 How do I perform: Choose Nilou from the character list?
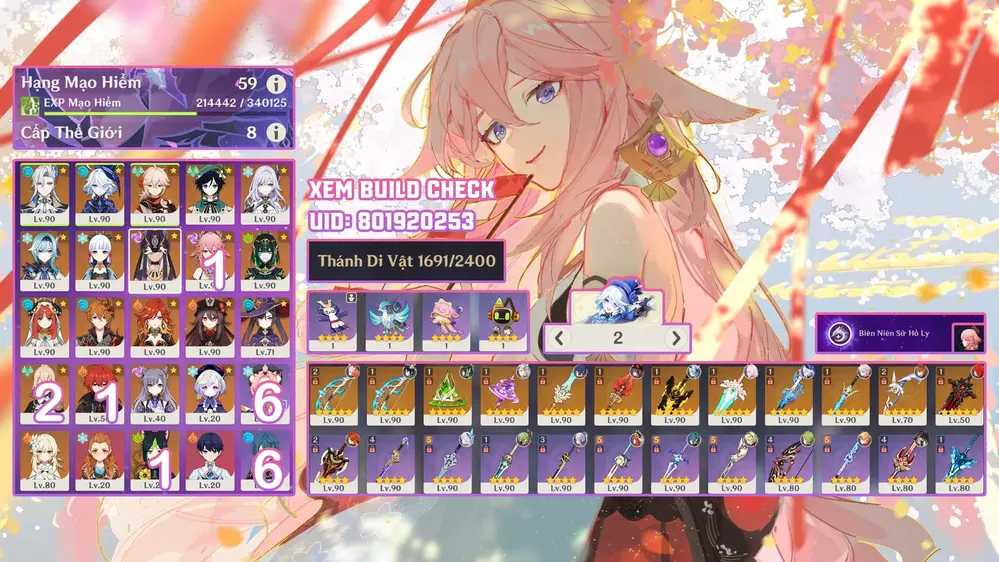(x=44, y=327)
